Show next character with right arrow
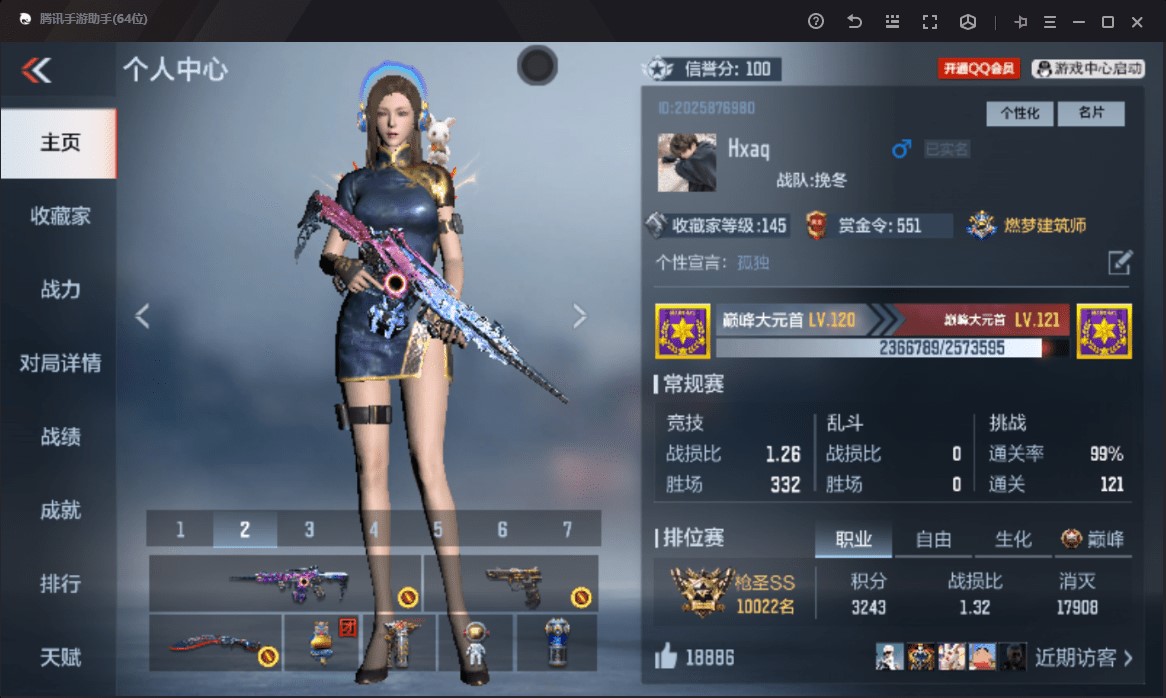 (580, 316)
